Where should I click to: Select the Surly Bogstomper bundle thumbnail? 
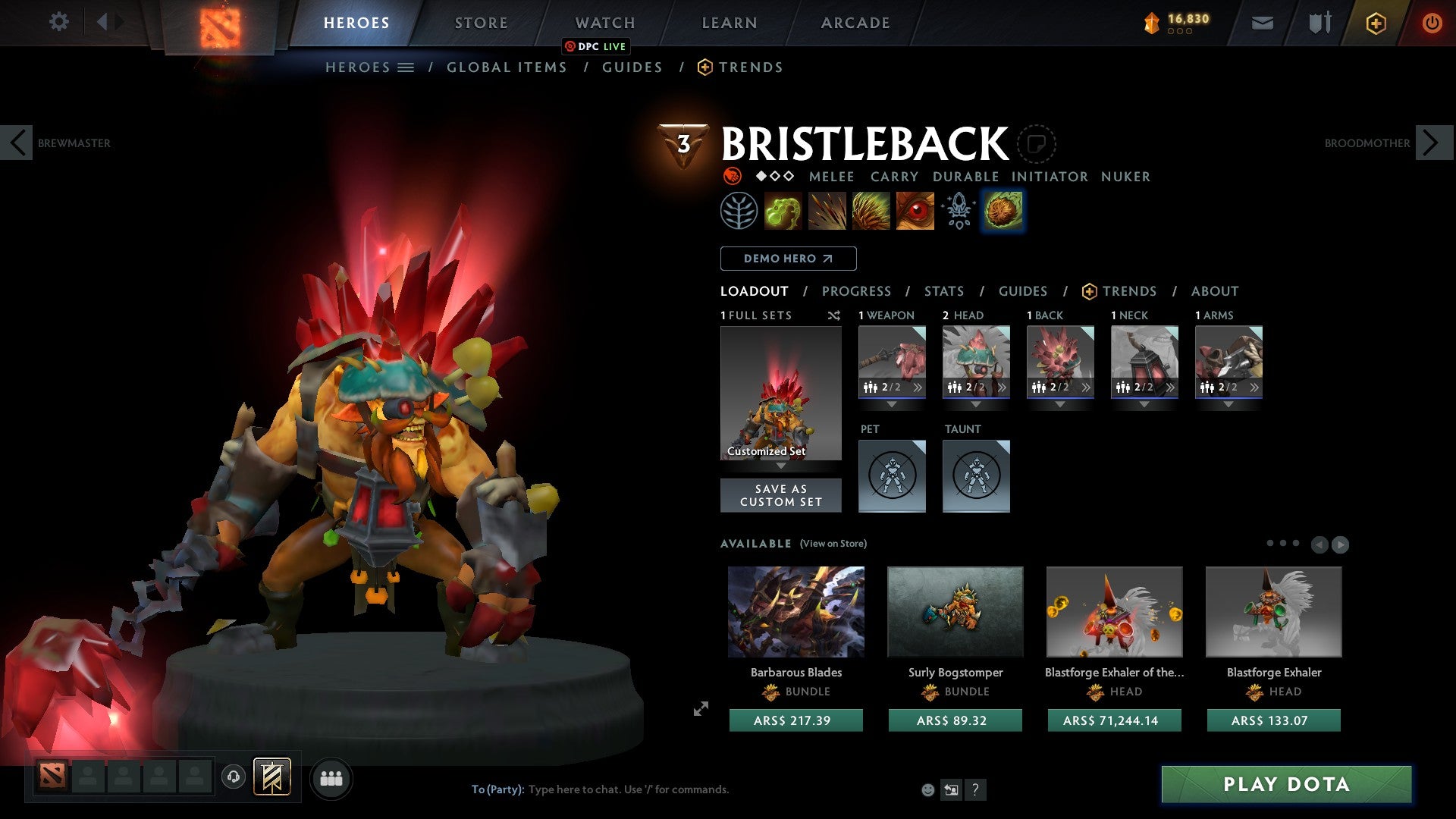tap(955, 611)
